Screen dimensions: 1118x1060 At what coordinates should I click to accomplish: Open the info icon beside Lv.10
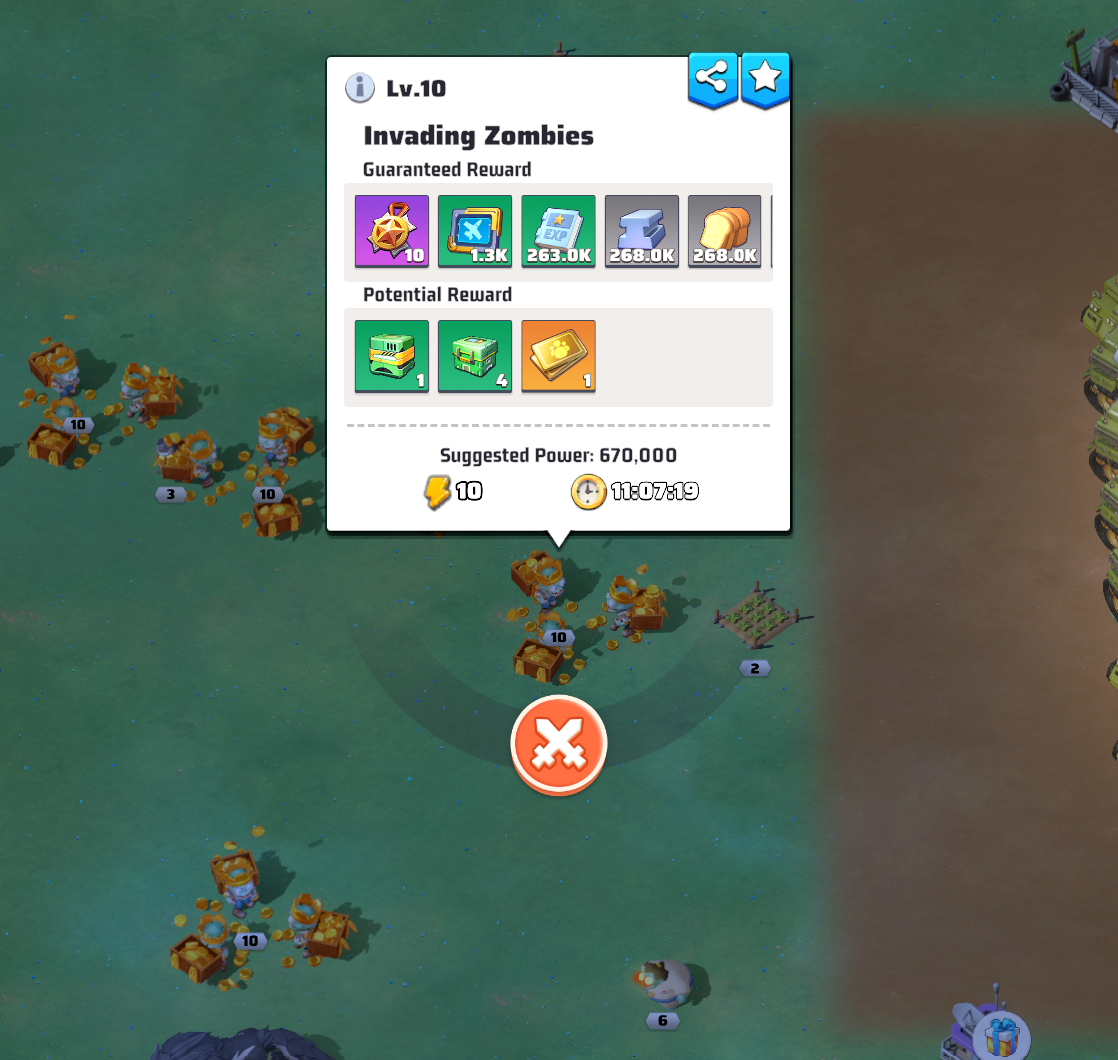coord(360,88)
